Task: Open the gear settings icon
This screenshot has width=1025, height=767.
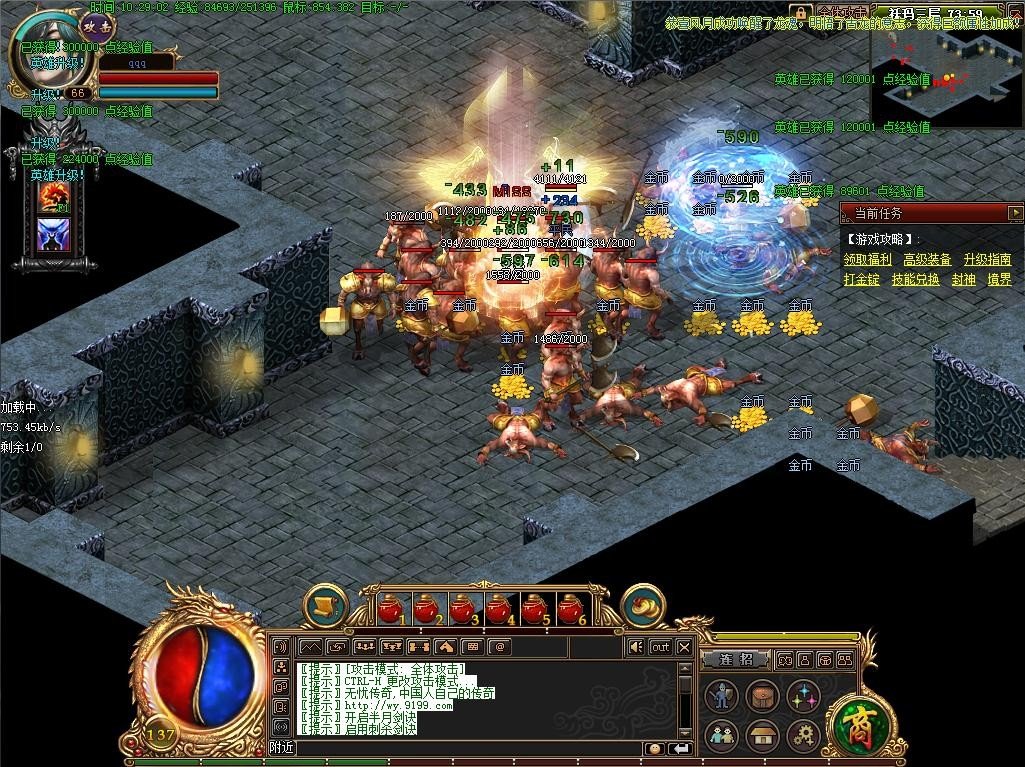Action: [x=803, y=737]
